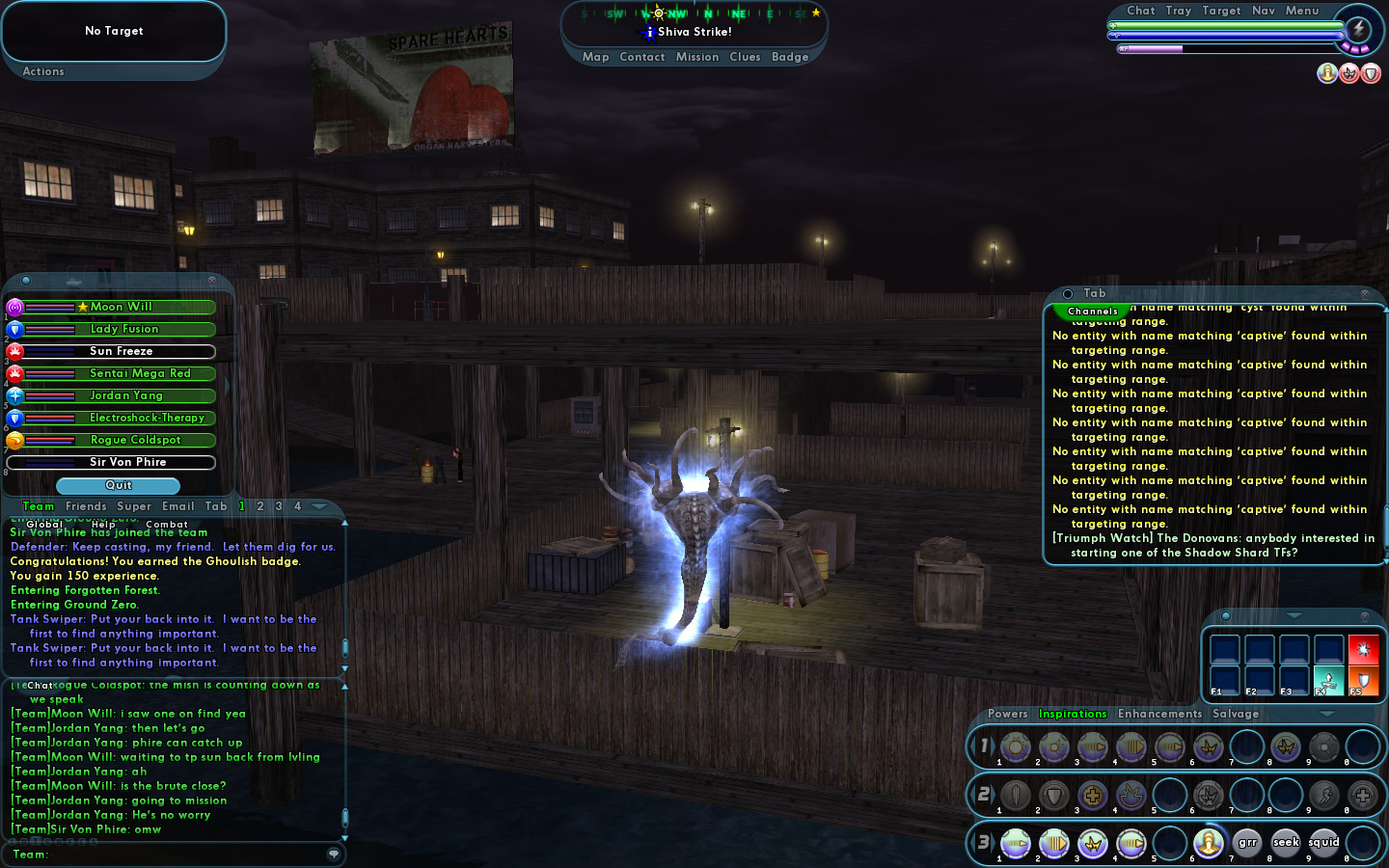1389x868 pixels.
Task: Open the Enhancements tab
Action: tap(1159, 714)
